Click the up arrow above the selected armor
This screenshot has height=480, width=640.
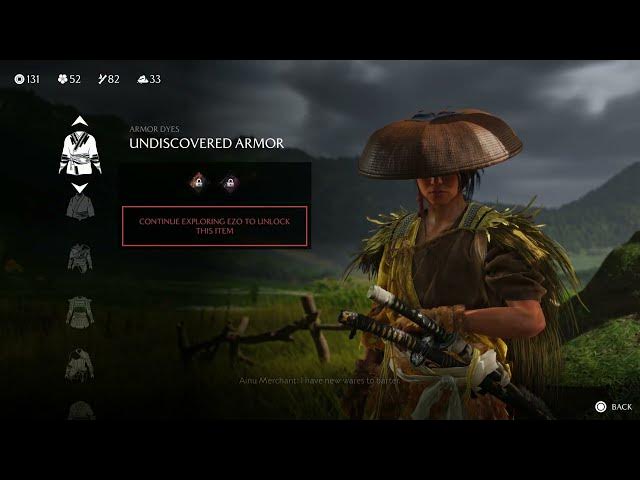[x=80, y=122]
